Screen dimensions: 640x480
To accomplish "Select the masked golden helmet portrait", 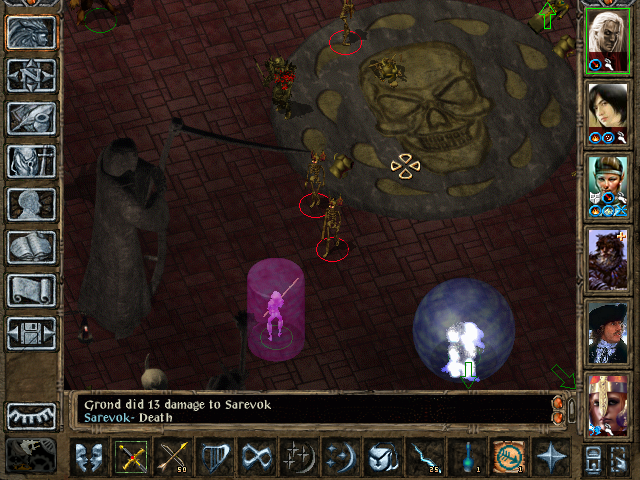I will point(608,402).
